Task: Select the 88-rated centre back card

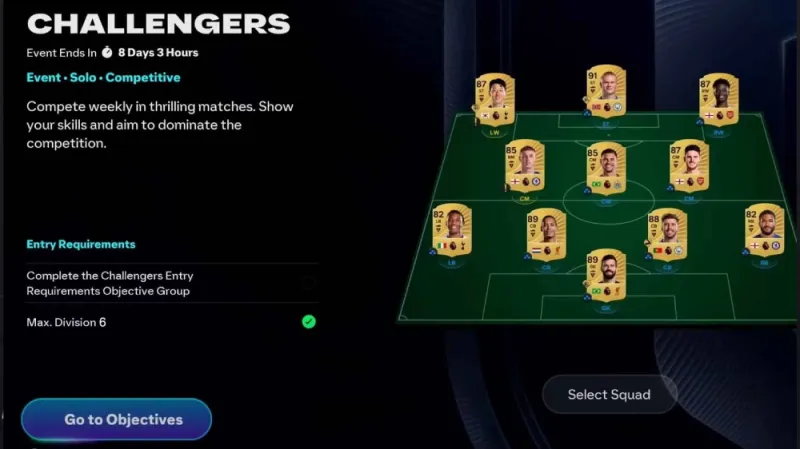Action: (x=667, y=235)
